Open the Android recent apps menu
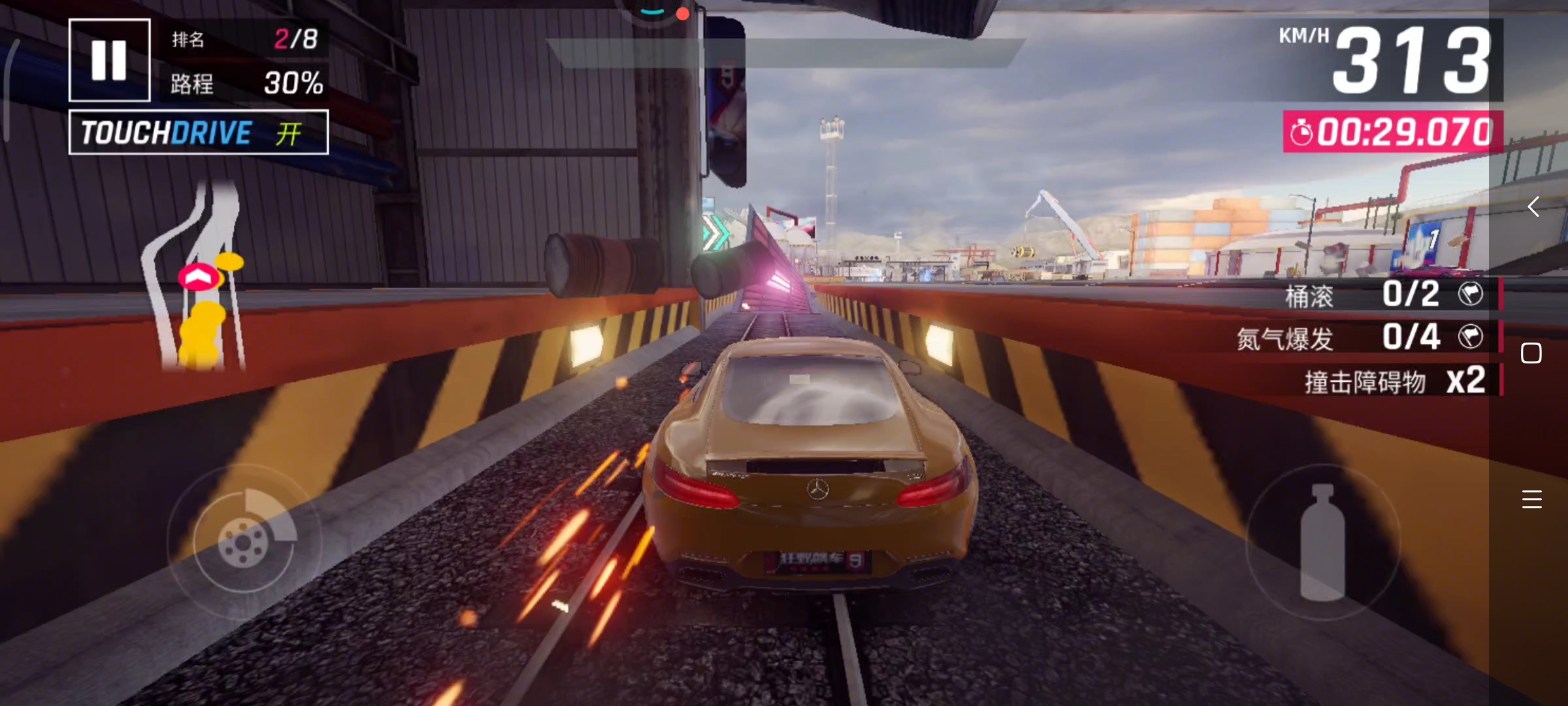 point(1531,499)
